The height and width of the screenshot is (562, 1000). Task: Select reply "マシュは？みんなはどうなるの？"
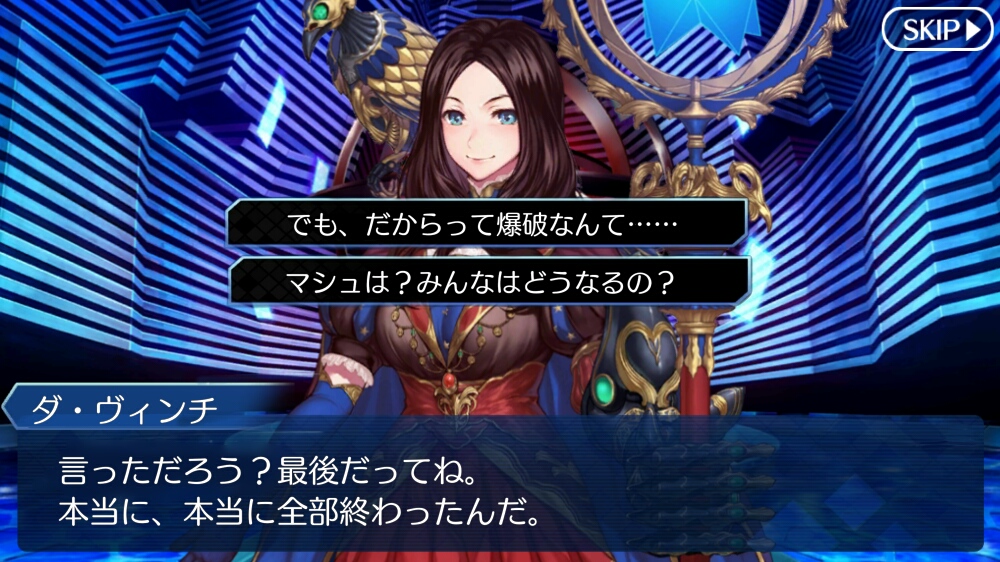[488, 283]
